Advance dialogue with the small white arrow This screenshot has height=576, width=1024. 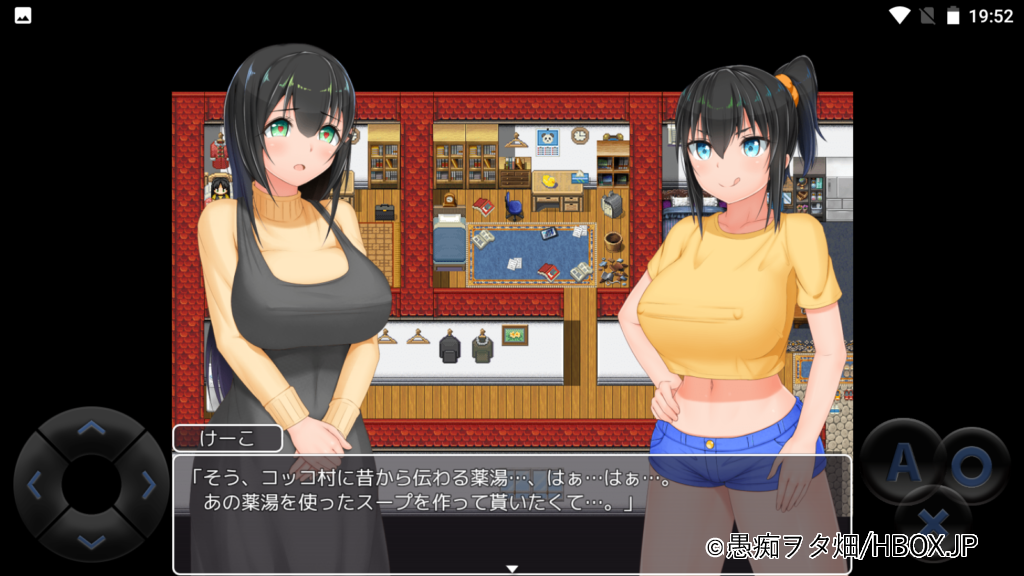point(512,568)
